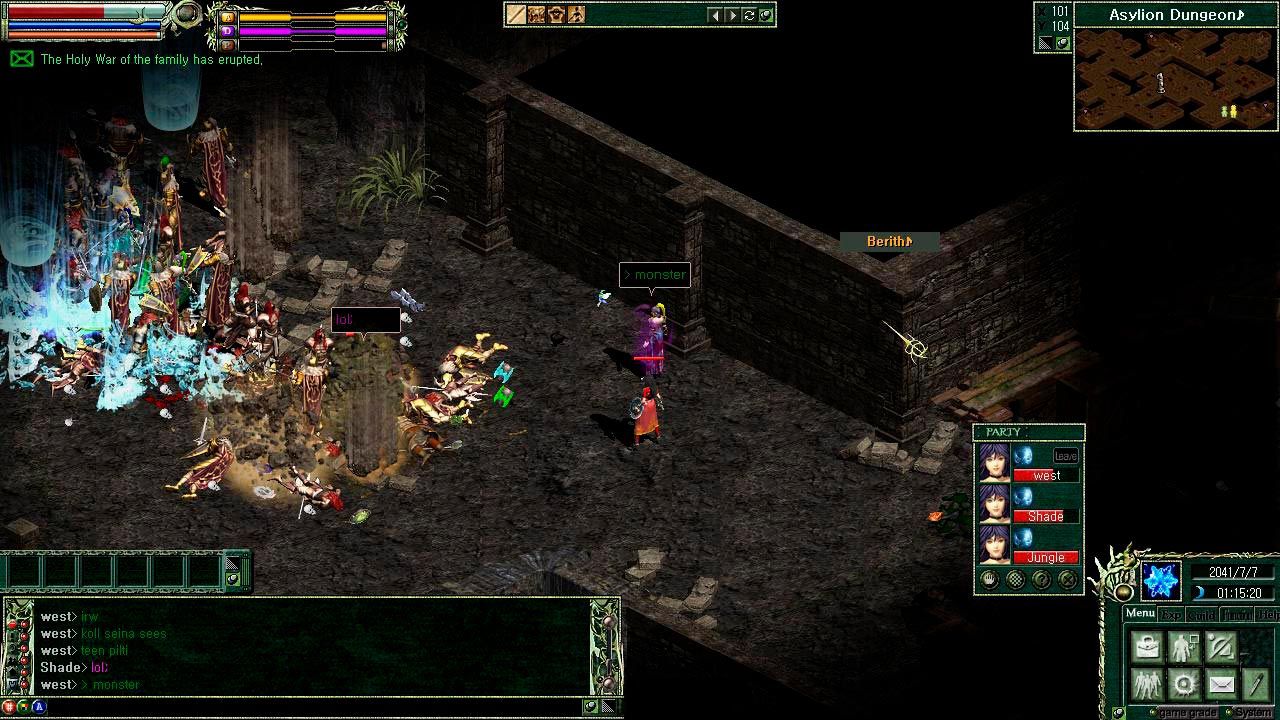Screen dimensions: 1280x720
Task: Click the System button
Action: tap(1253, 713)
